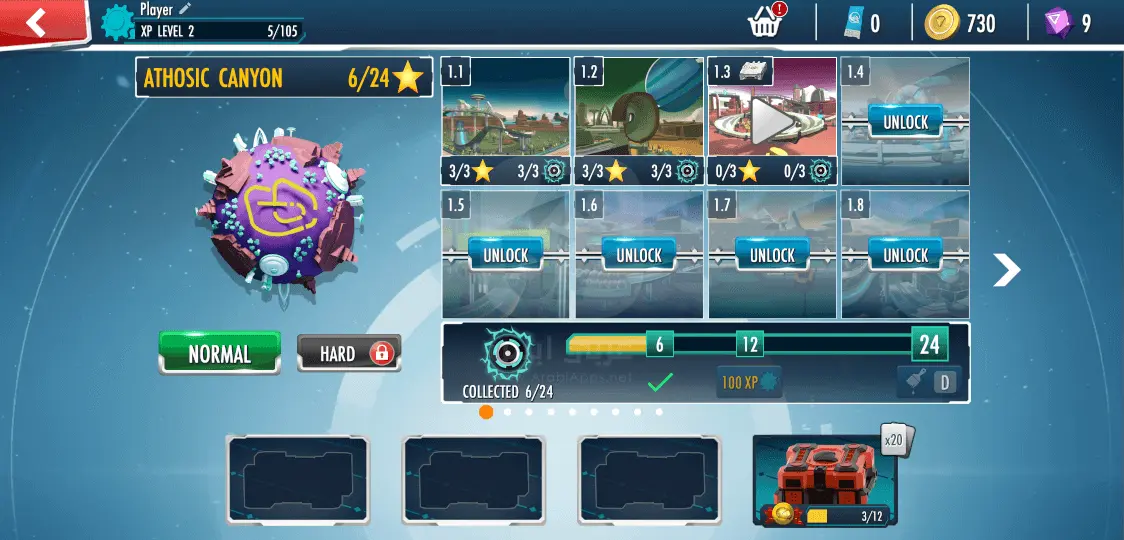Select the locked Hard difficulty
The height and width of the screenshot is (540, 1124).
tap(349, 353)
